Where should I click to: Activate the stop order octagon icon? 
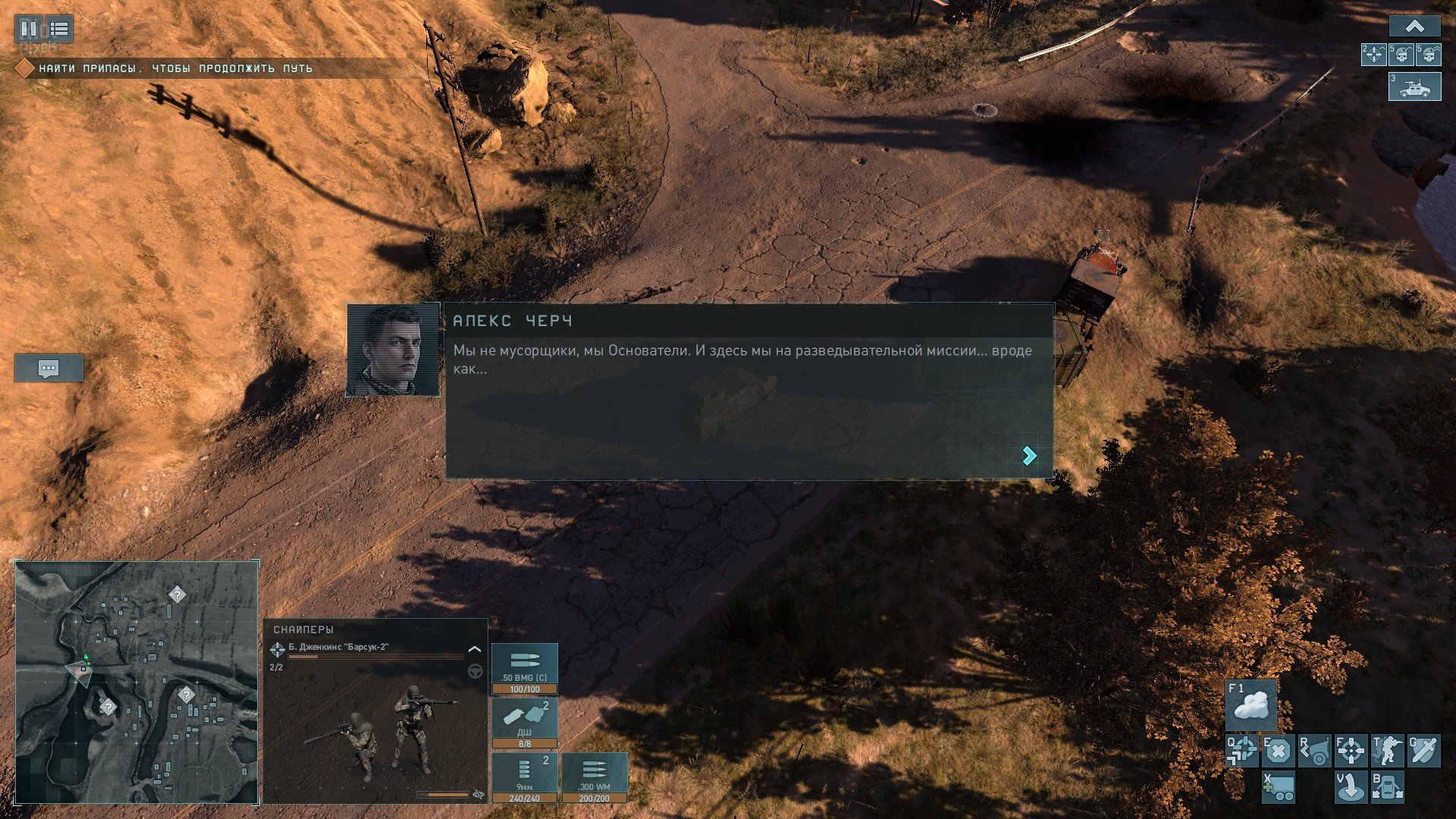1278,751
